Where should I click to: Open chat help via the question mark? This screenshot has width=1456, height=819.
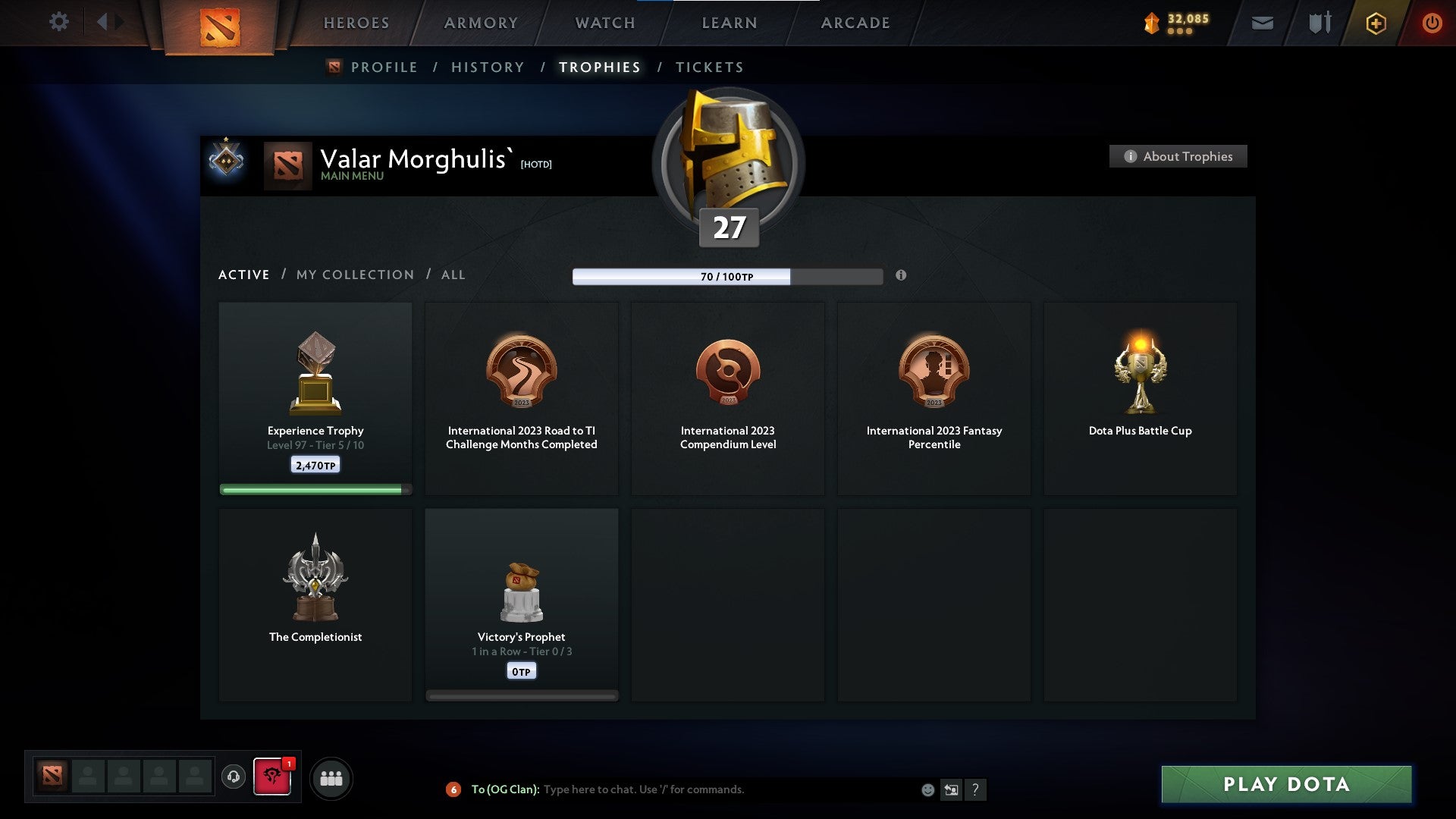click(x=976, y=789)
